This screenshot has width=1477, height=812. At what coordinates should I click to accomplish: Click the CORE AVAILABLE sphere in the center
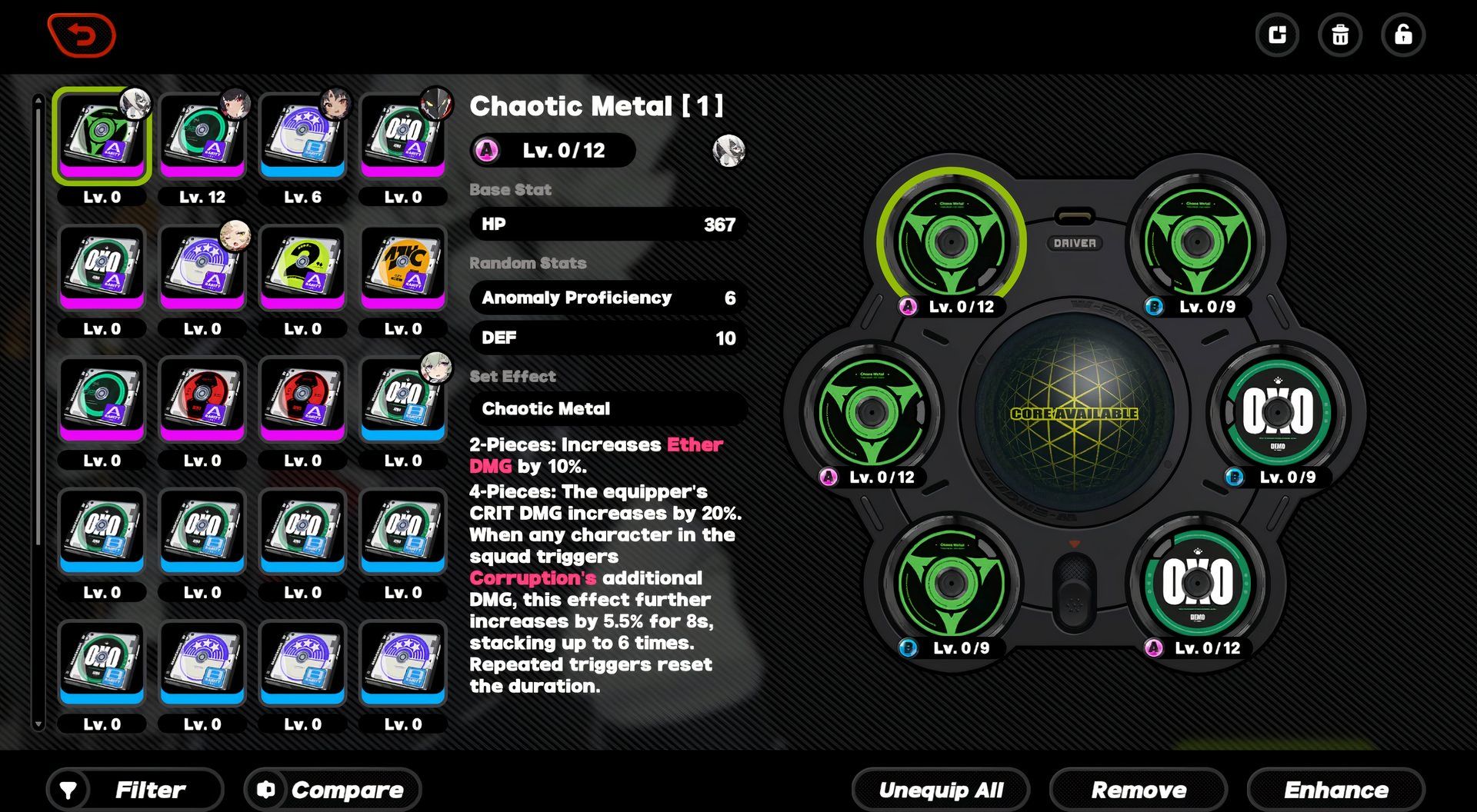point(1075,413)
